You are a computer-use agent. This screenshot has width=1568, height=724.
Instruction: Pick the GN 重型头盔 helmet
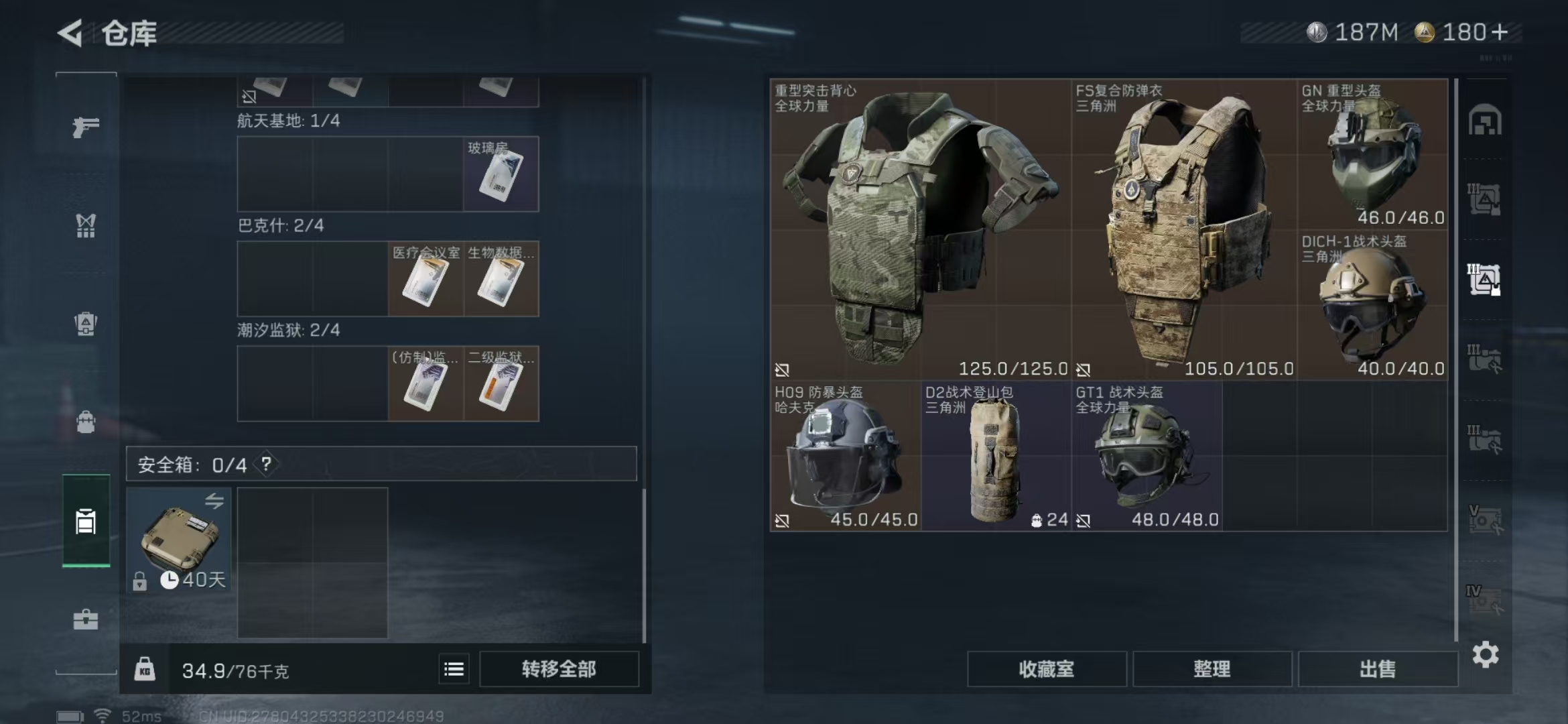(x=1372, y=154)
